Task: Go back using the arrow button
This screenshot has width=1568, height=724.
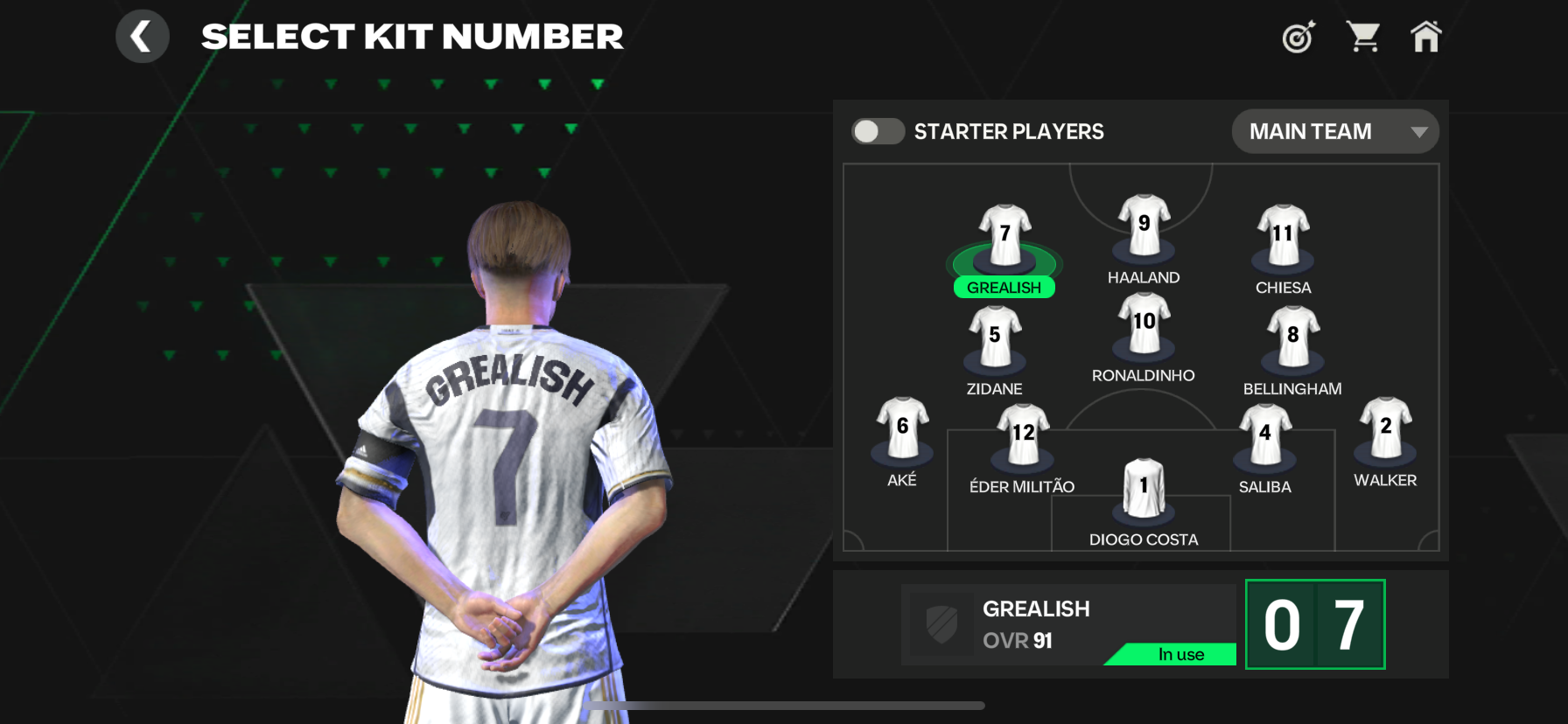Action: point(142,37)
